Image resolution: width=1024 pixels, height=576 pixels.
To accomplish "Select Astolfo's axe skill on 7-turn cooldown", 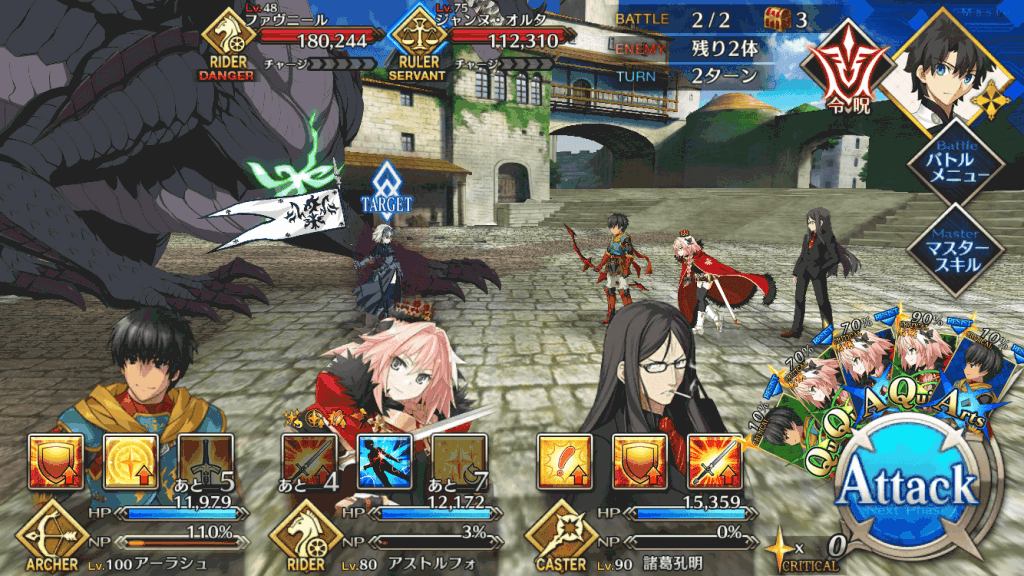I will click(460, 459).
